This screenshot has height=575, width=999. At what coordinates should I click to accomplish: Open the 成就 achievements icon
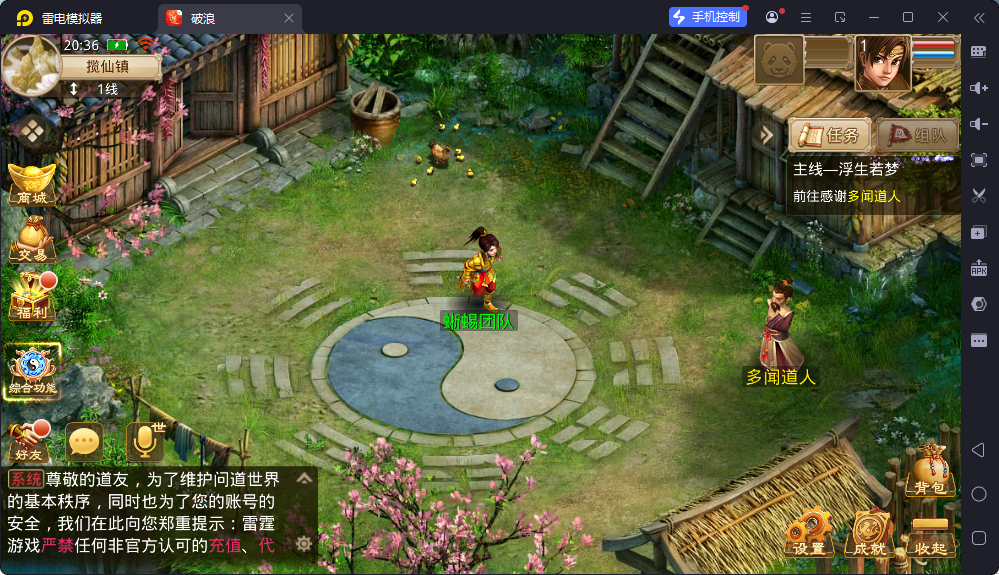point(868,535)
